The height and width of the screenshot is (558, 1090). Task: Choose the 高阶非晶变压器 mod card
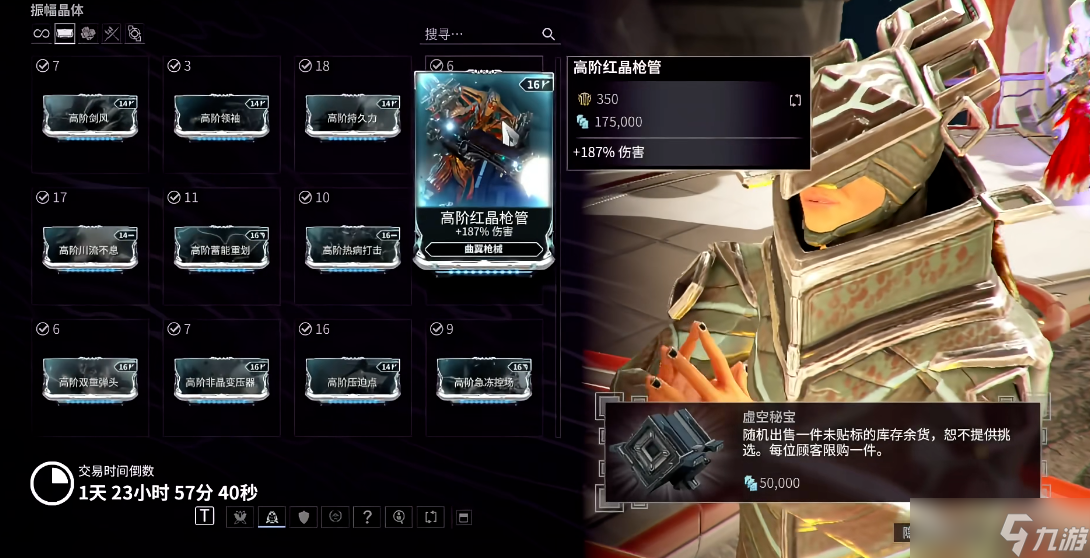coord(221,381)
